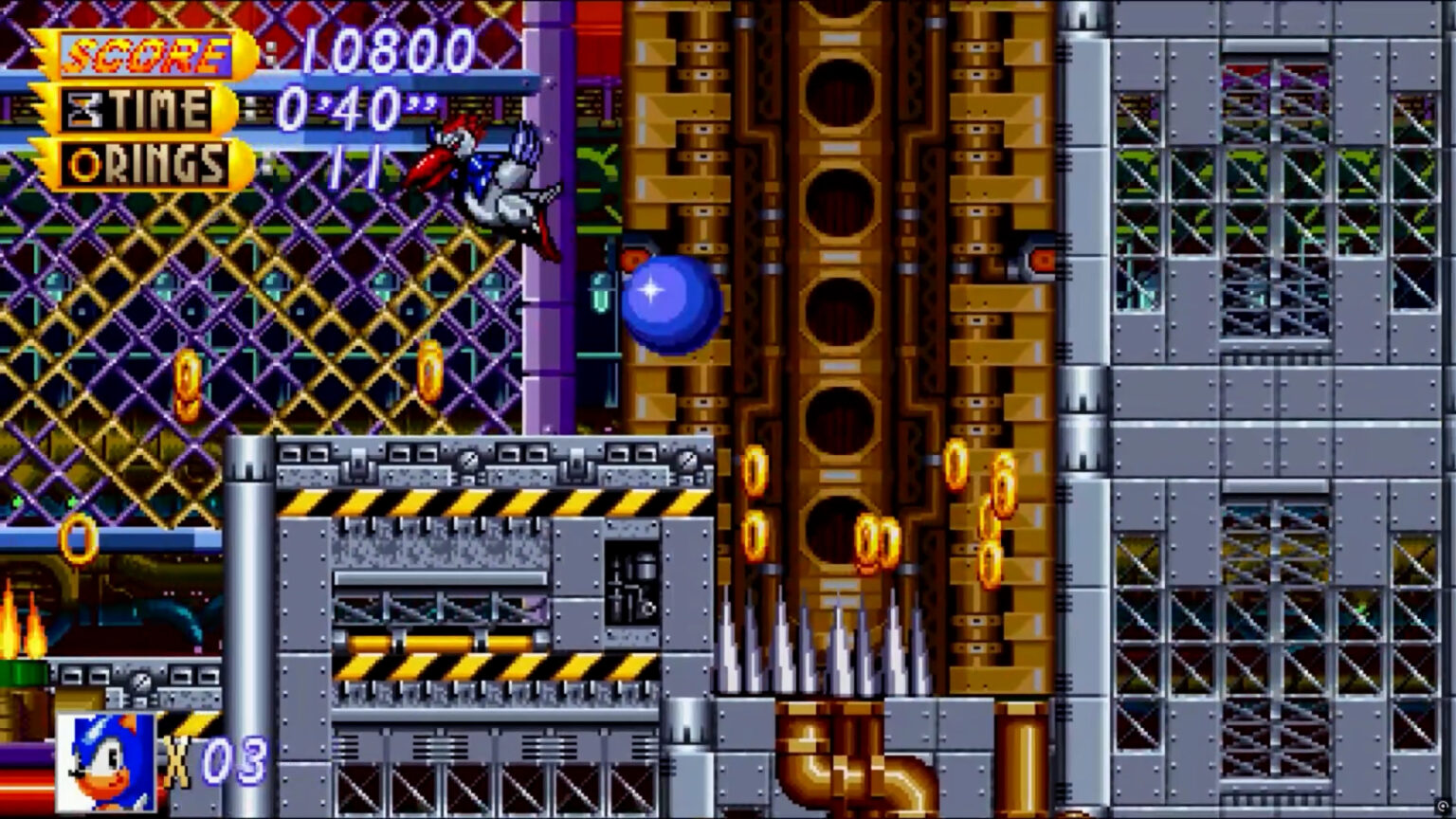Click the SCORE emblem badge

[x=142, y=52]
